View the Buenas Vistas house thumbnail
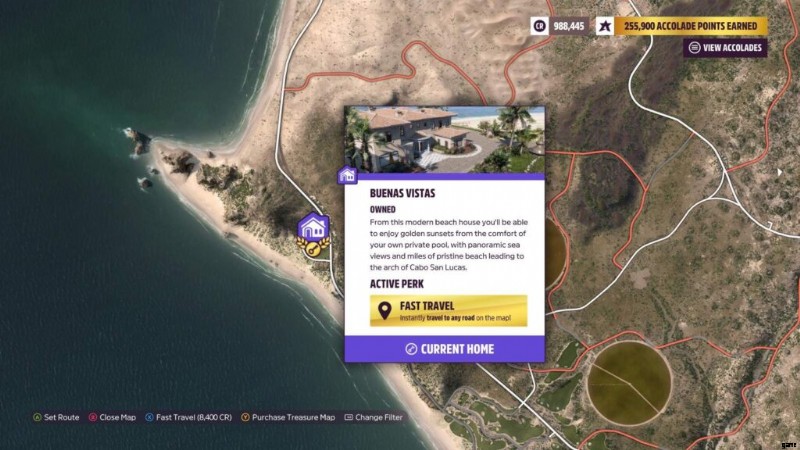 (444, 139)
